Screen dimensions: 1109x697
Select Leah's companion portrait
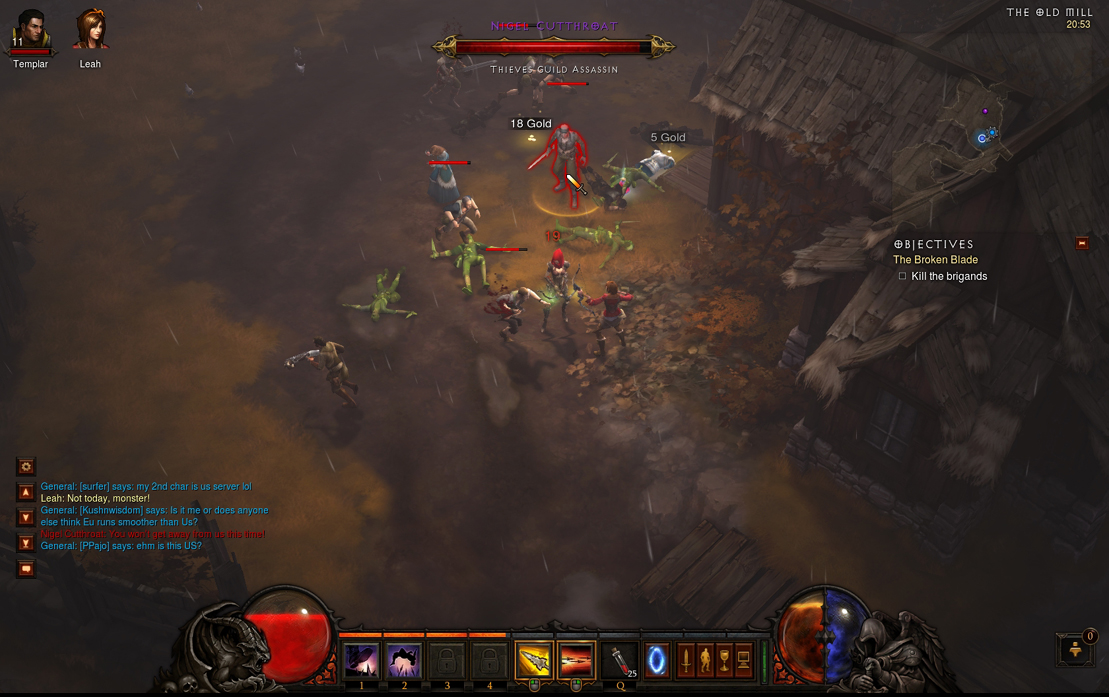tap(91, 30)
